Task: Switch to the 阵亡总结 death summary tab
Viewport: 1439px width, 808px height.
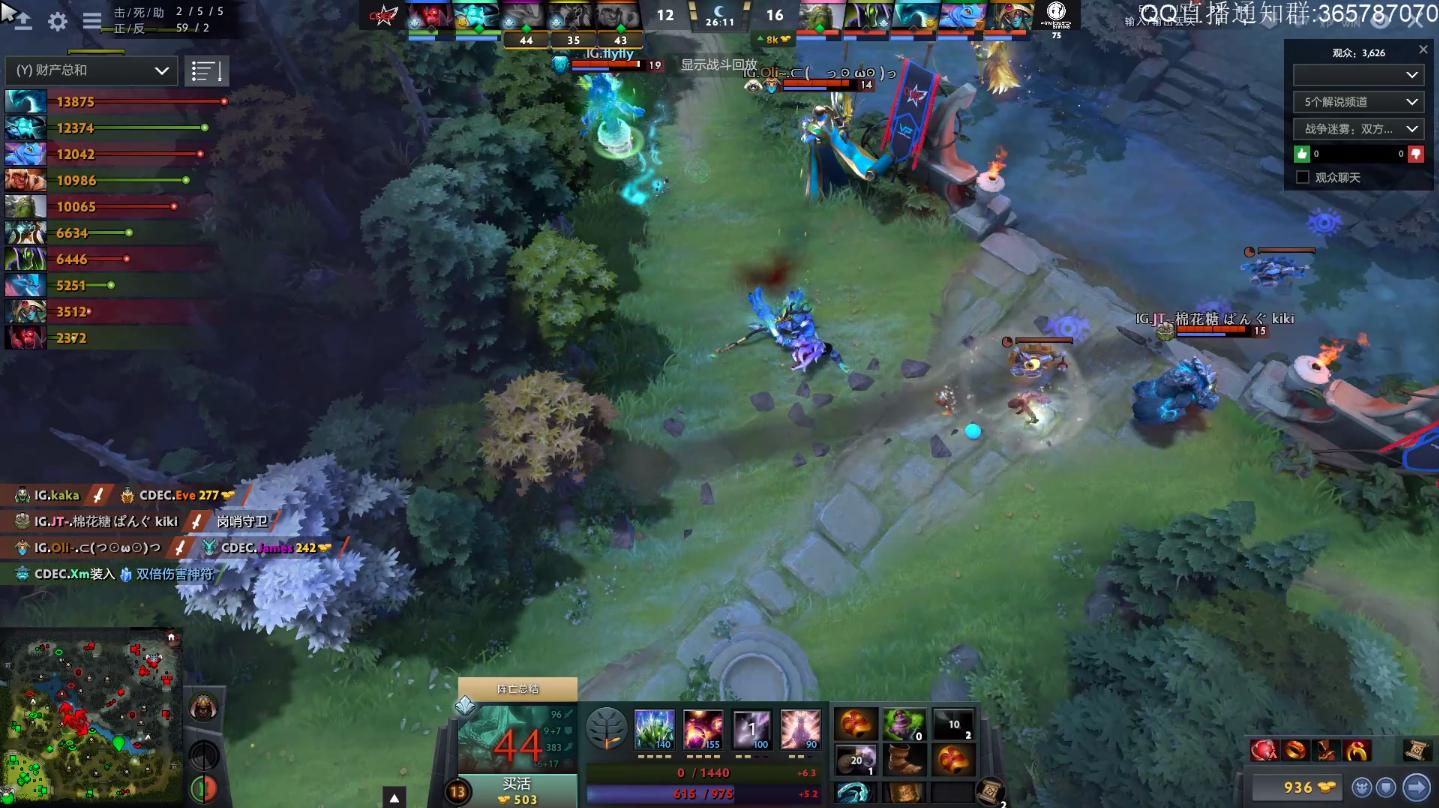Action: 516,688
